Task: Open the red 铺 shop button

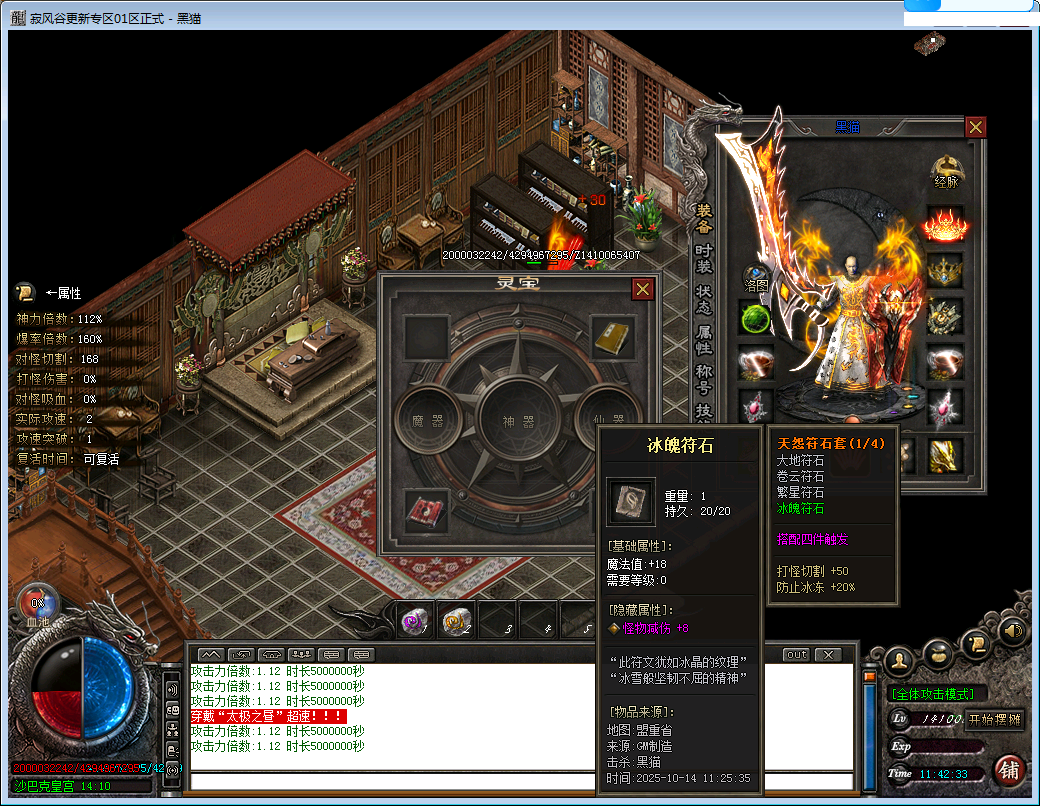Action: coord(1009,771)
